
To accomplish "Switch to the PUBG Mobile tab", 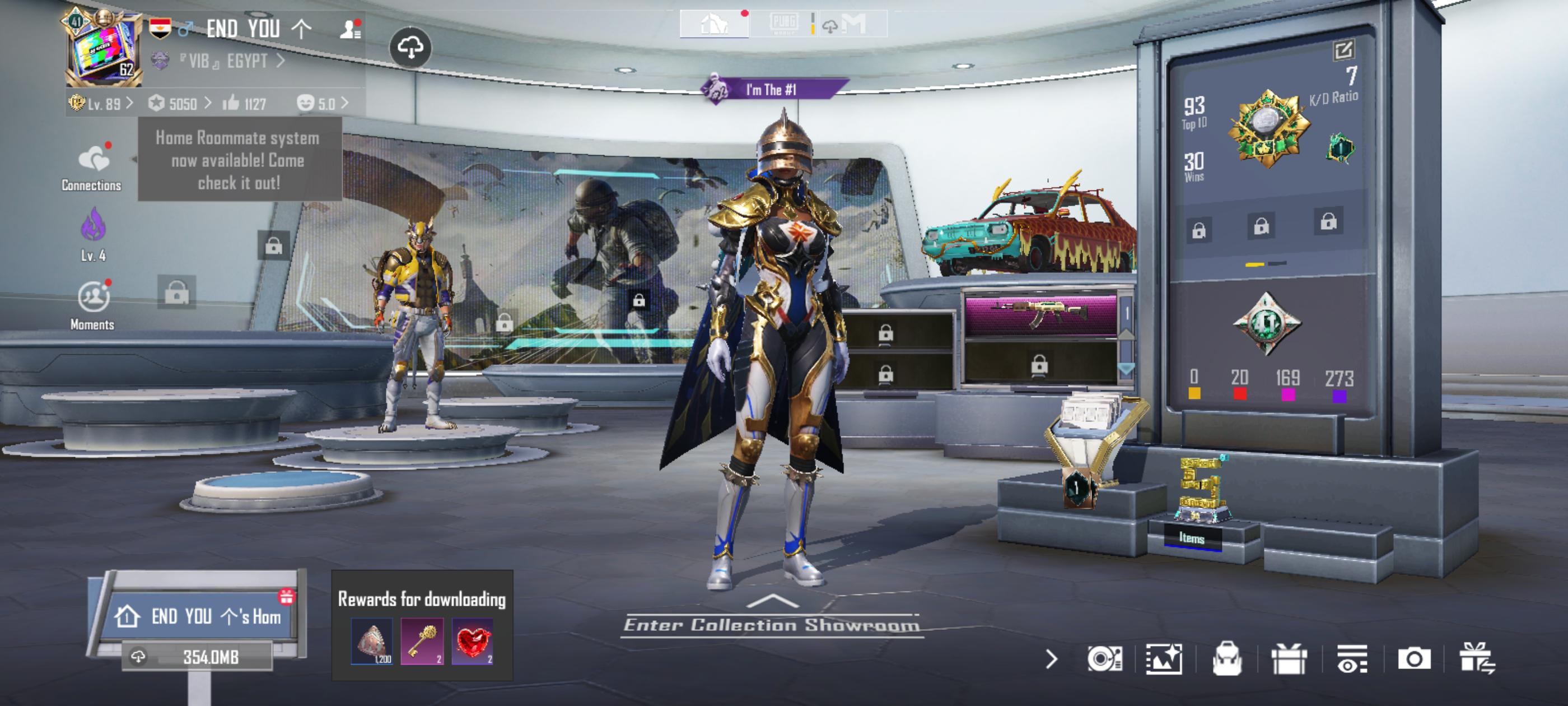I will tap(783, 24).
